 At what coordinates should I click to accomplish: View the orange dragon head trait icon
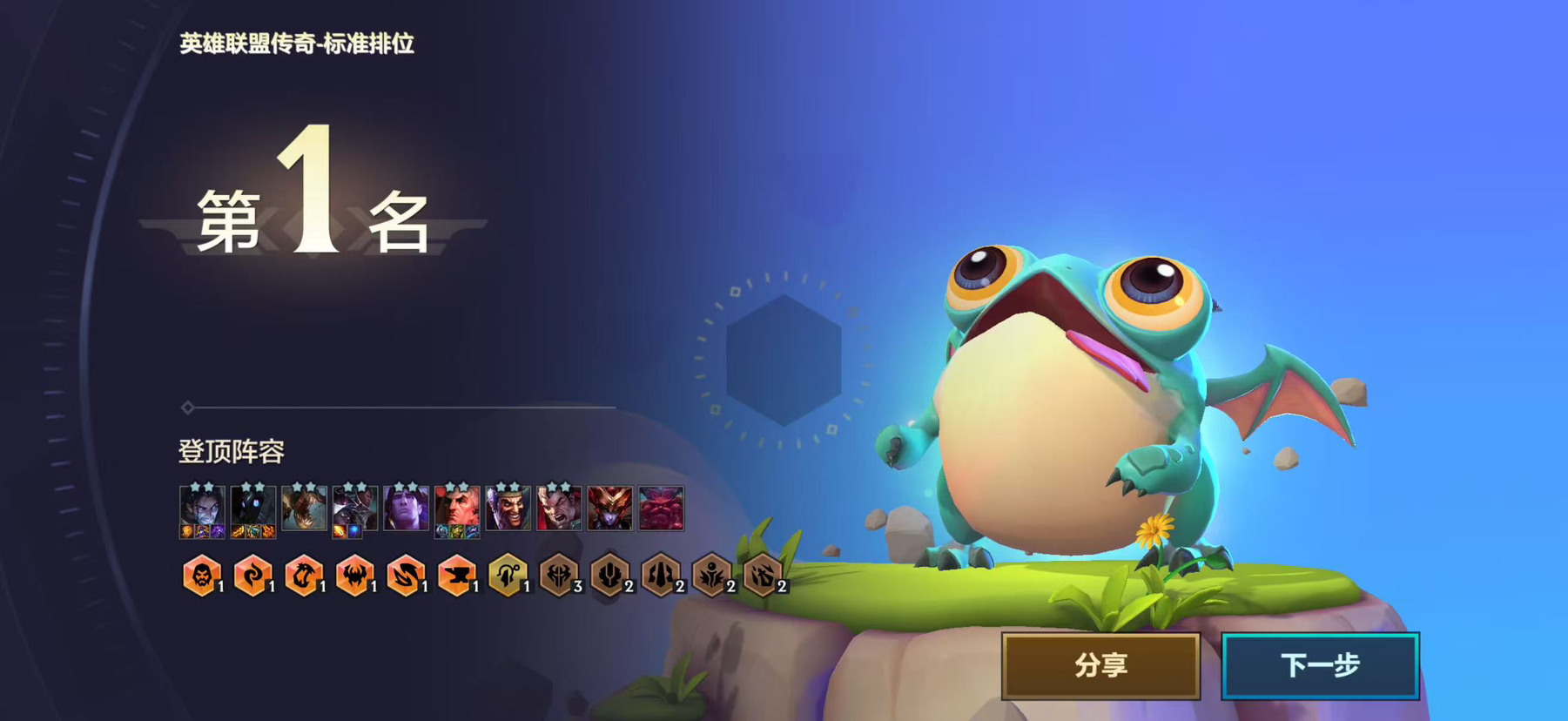click(304, 576)
